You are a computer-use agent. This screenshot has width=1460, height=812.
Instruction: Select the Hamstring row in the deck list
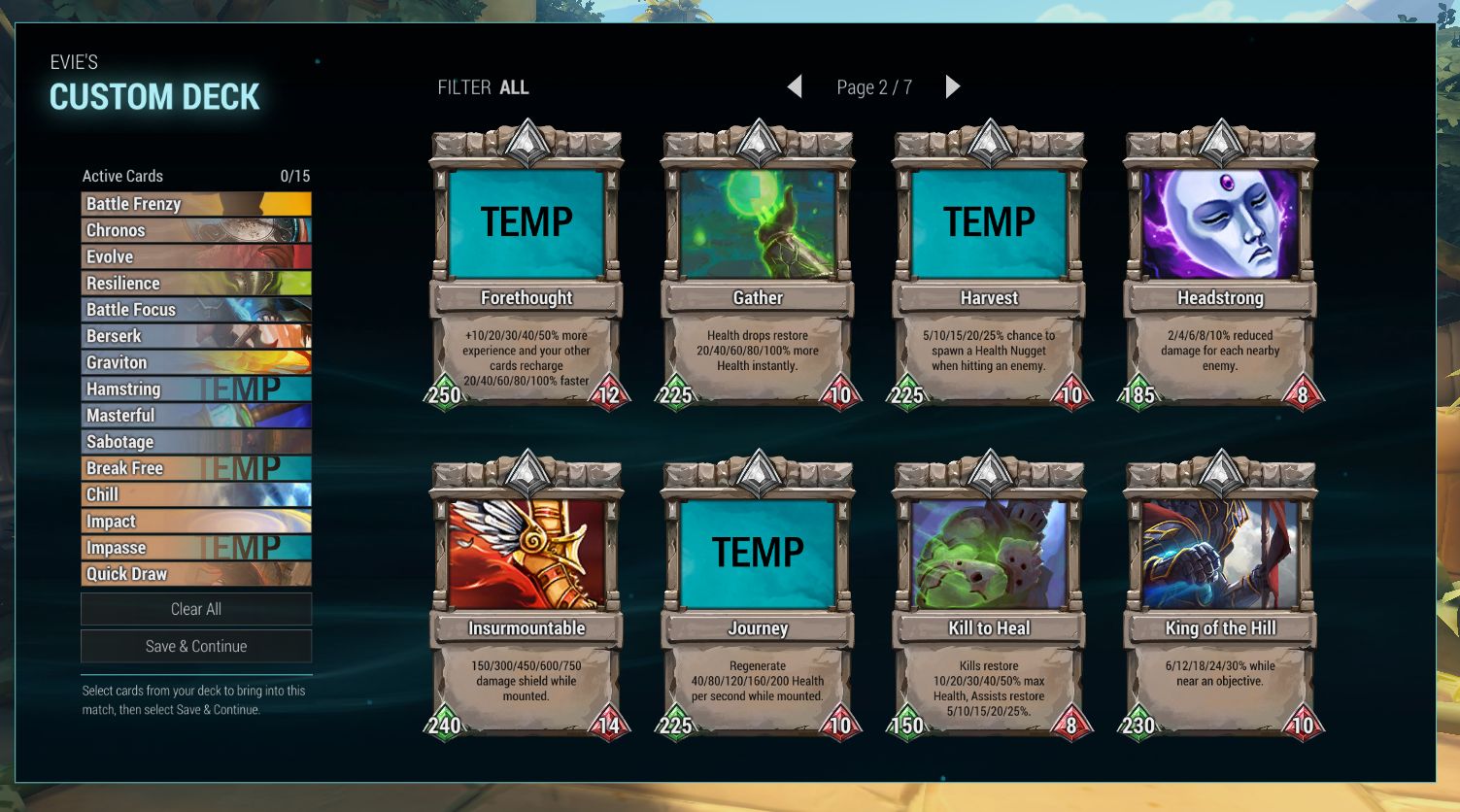[x=196, y=389]
